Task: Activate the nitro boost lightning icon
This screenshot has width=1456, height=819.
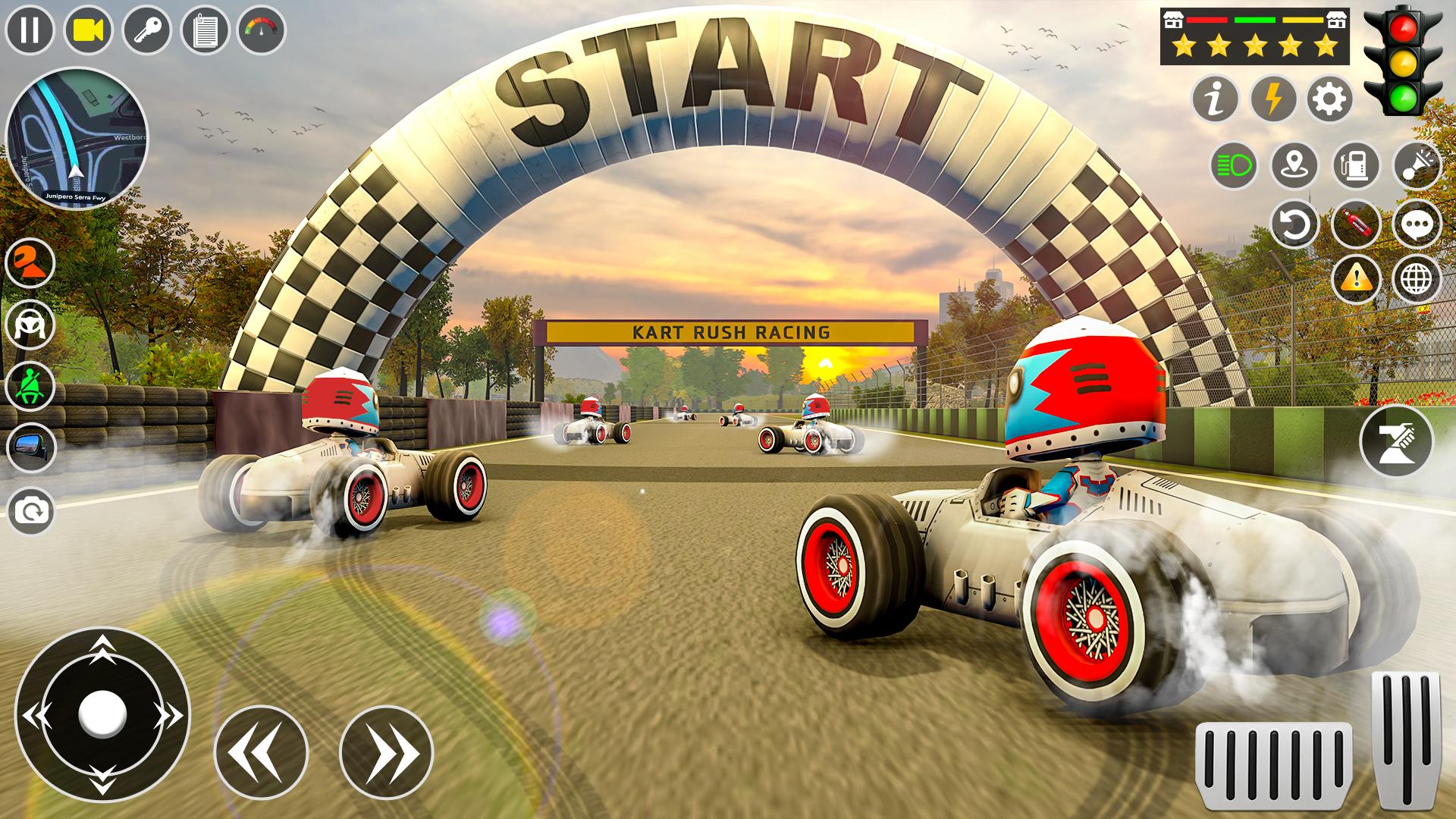Action: 1272,99
